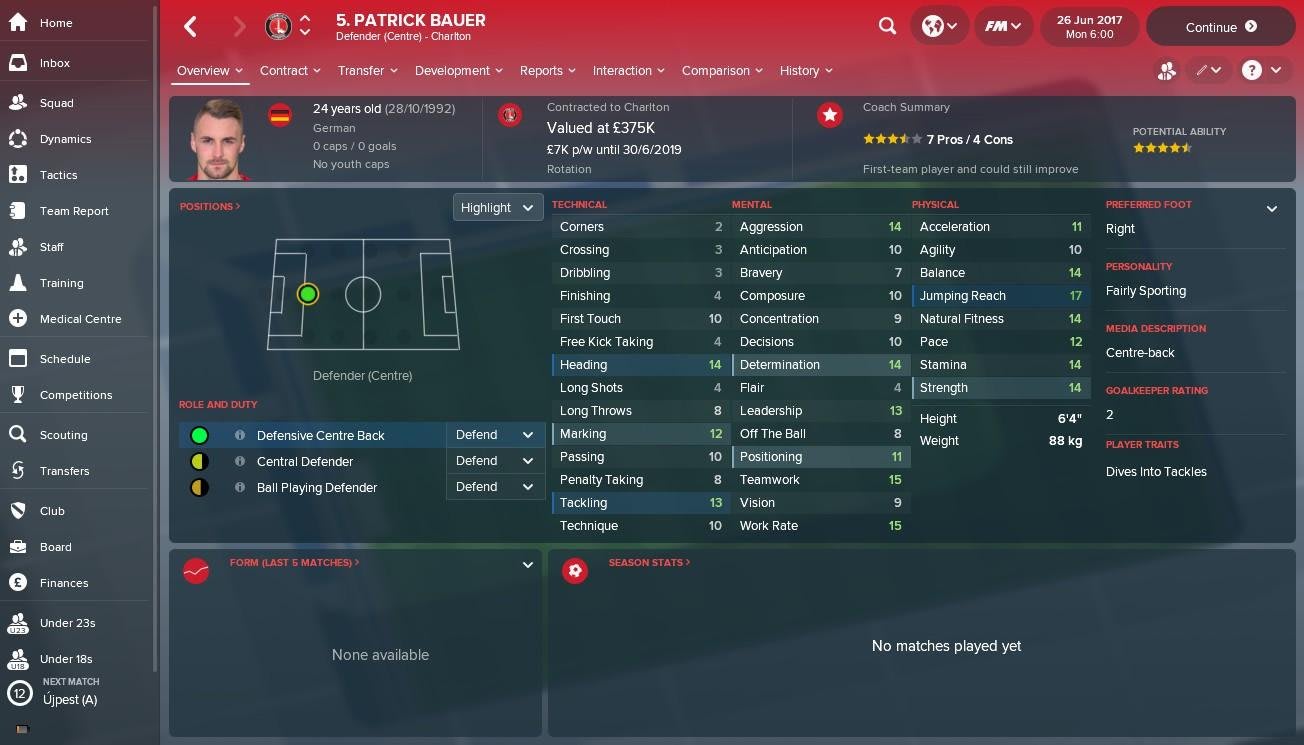Switch to the Contract tab
The image size is (1304, 745).
click(x=289, y=71)
